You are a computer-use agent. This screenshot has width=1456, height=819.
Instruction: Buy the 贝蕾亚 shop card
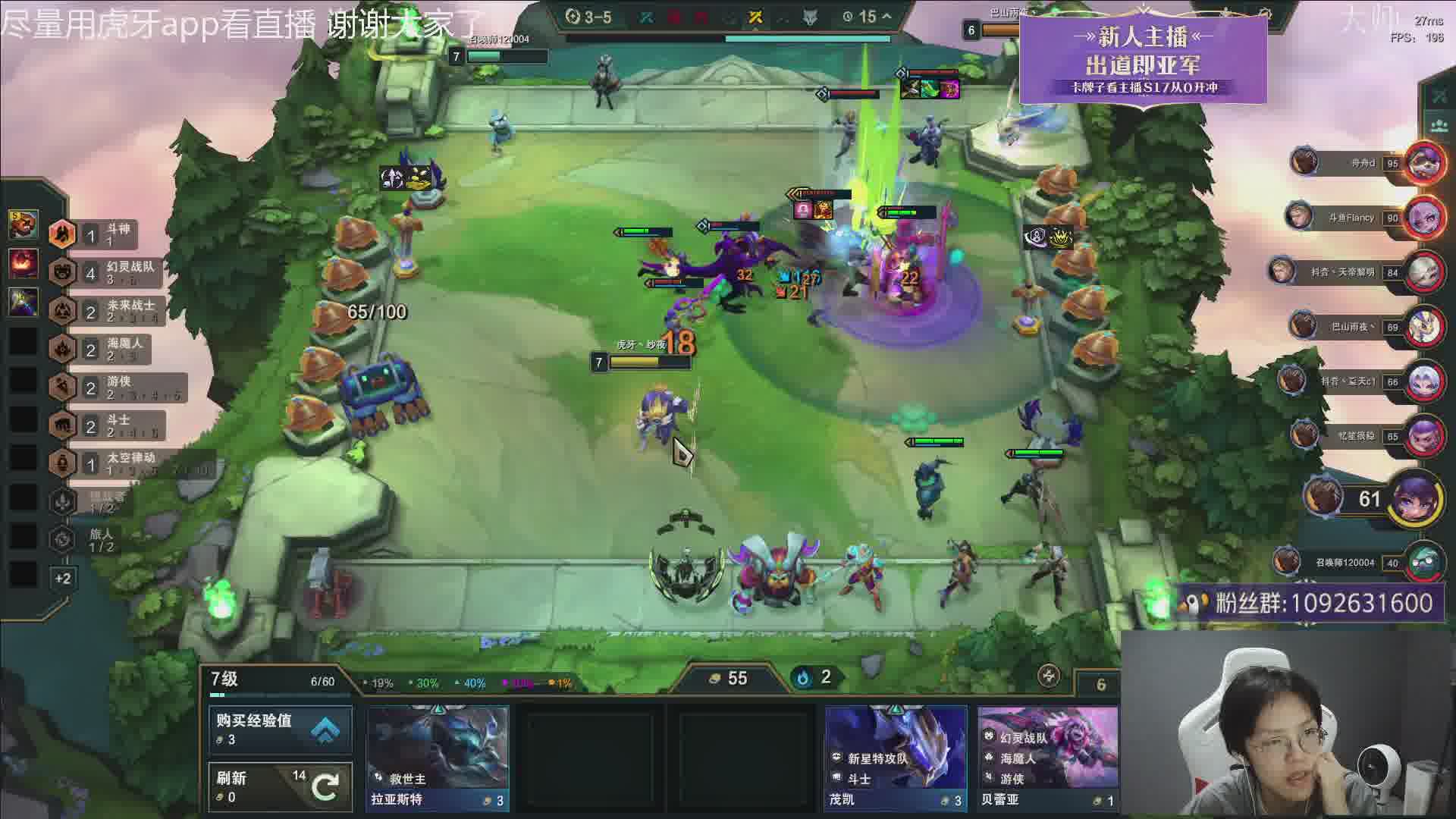pos(1047,757)
